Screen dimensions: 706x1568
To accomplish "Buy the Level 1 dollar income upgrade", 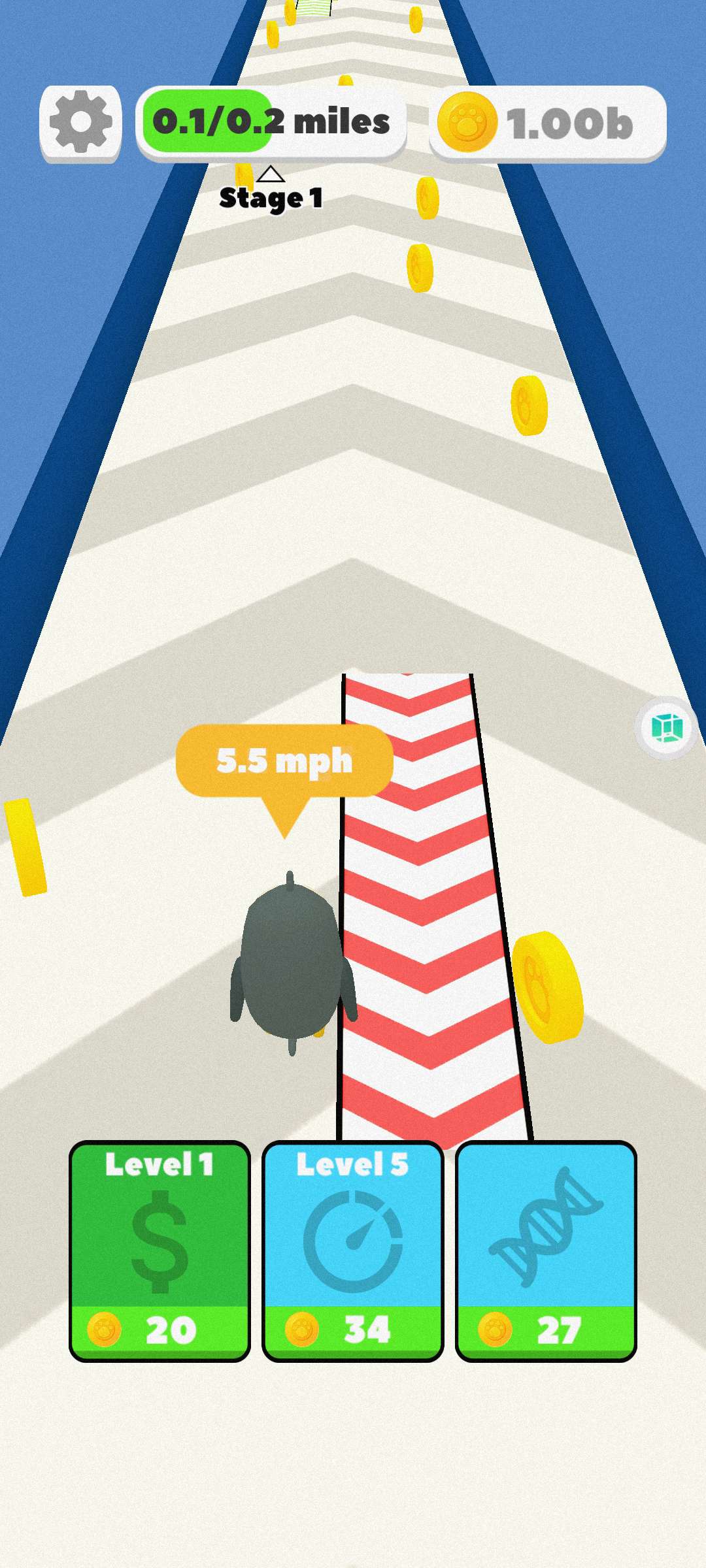I will coord(160,1250).
